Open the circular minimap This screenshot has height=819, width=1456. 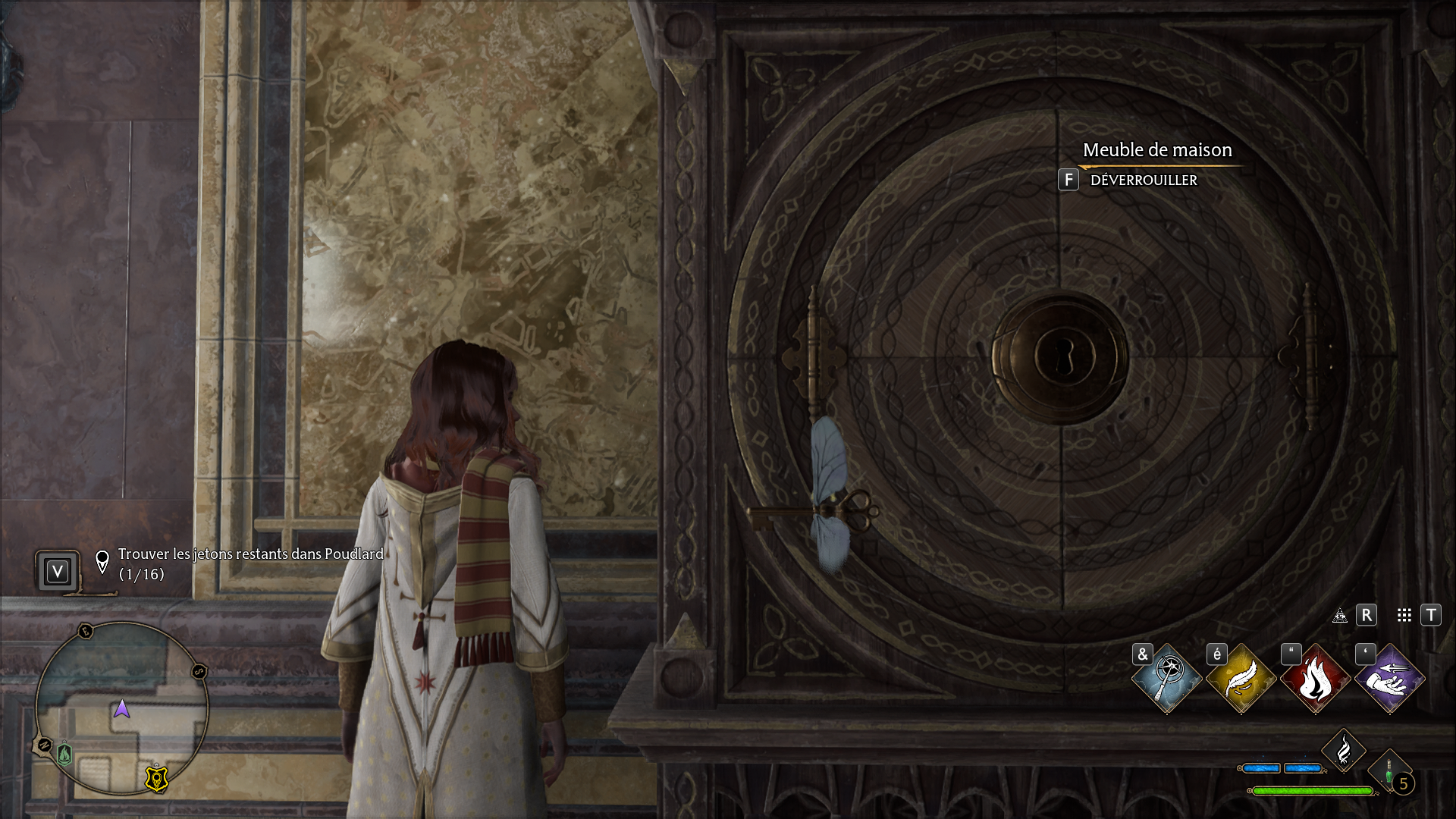pos(121,708)
